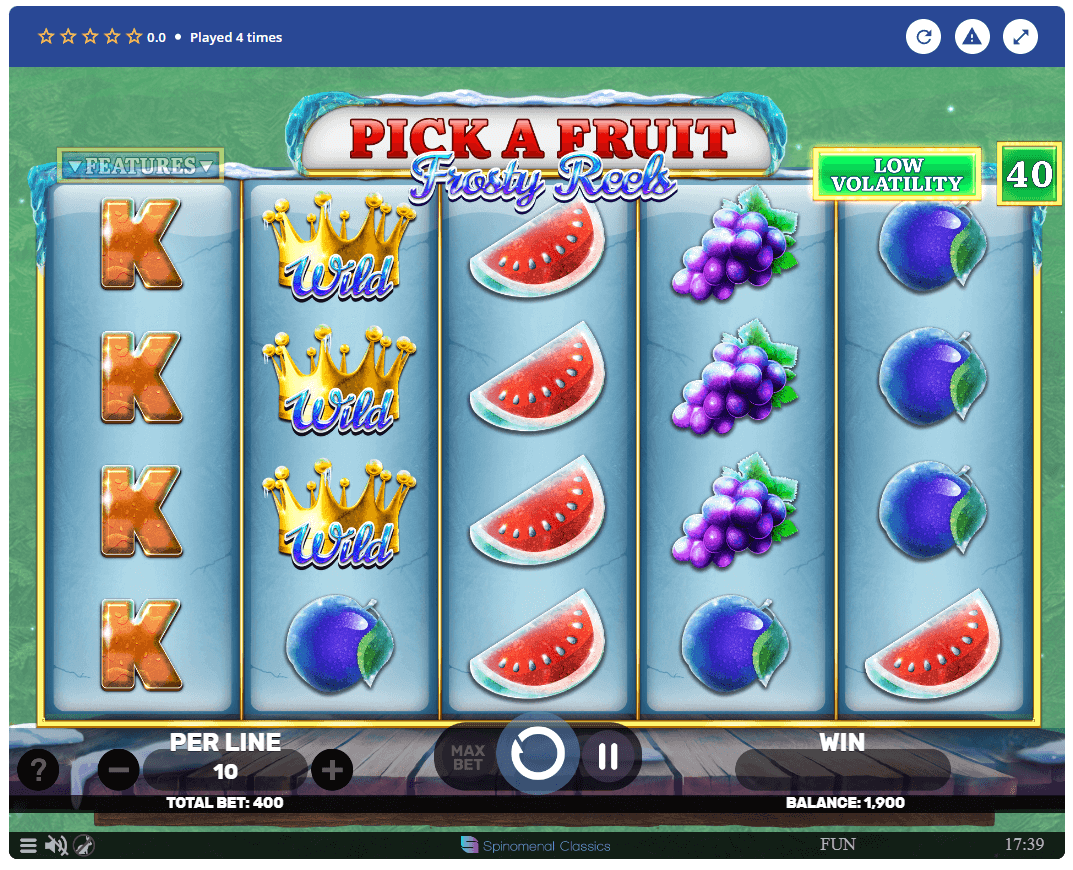Click the MAX BET button
The width and height of the screenshot is (1073, 870).
(x=467, y=757)
